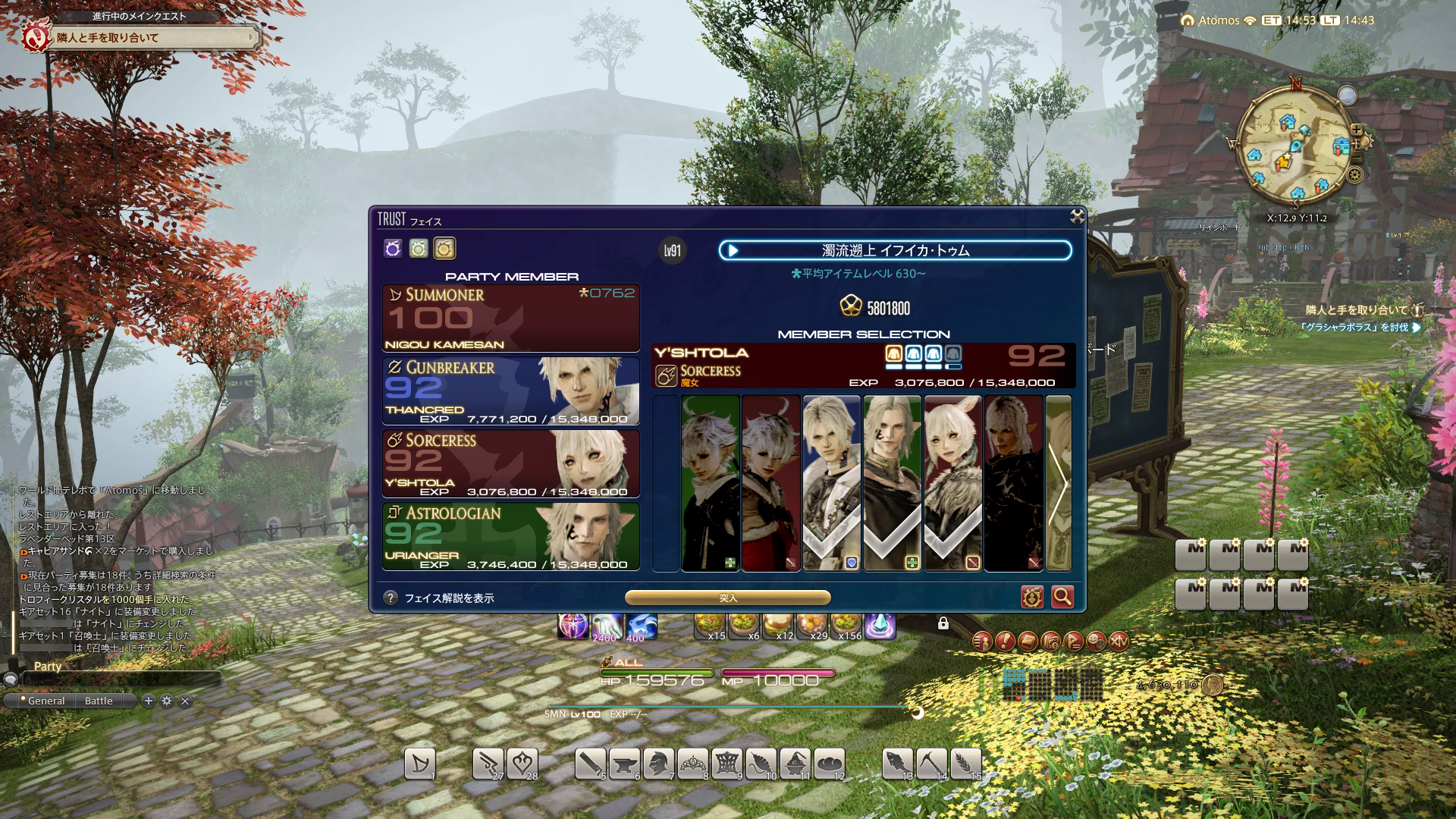This screenshot has height=819, width=1456.
Task: Add a new chat tab
Action: pyautogui.click(x=149, y=701)
